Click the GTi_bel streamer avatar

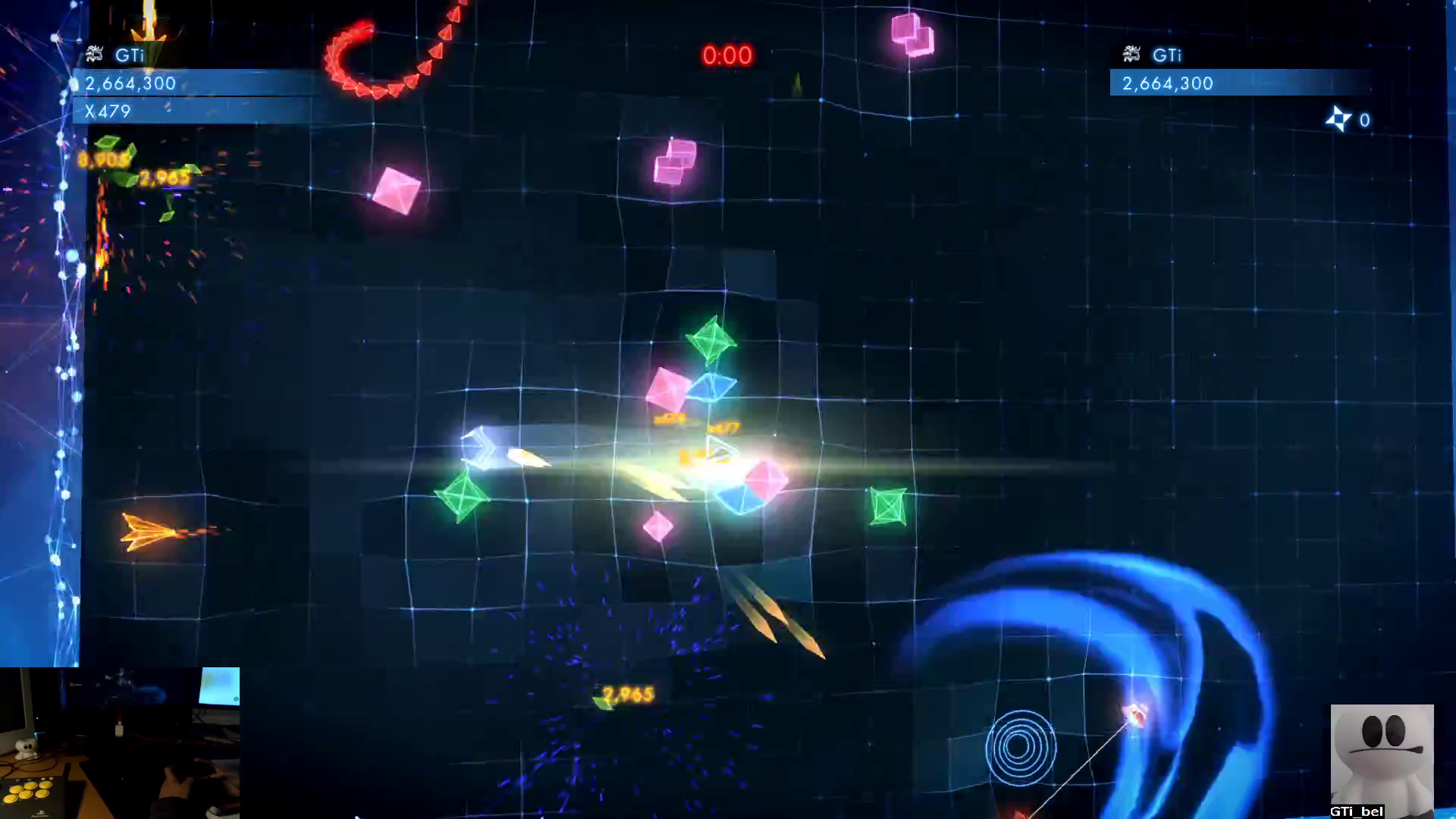1382,760
